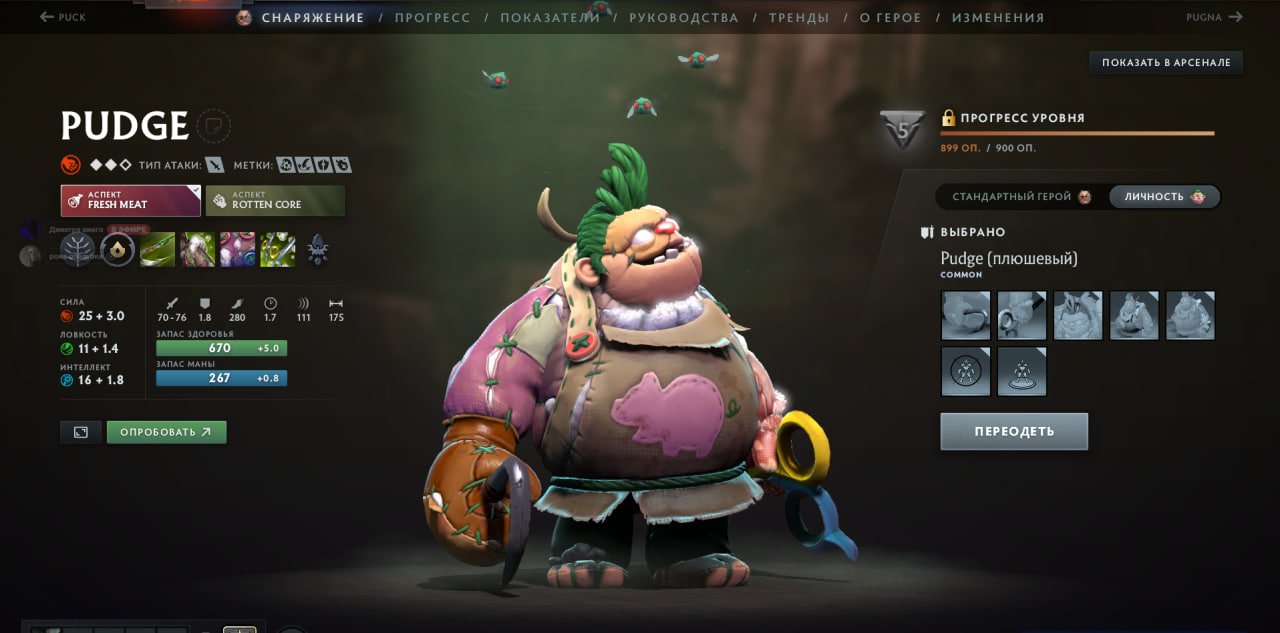Select the Fresh Meat aspect
Viewport: 1280px width, 633px height.
tap(130, 200)
